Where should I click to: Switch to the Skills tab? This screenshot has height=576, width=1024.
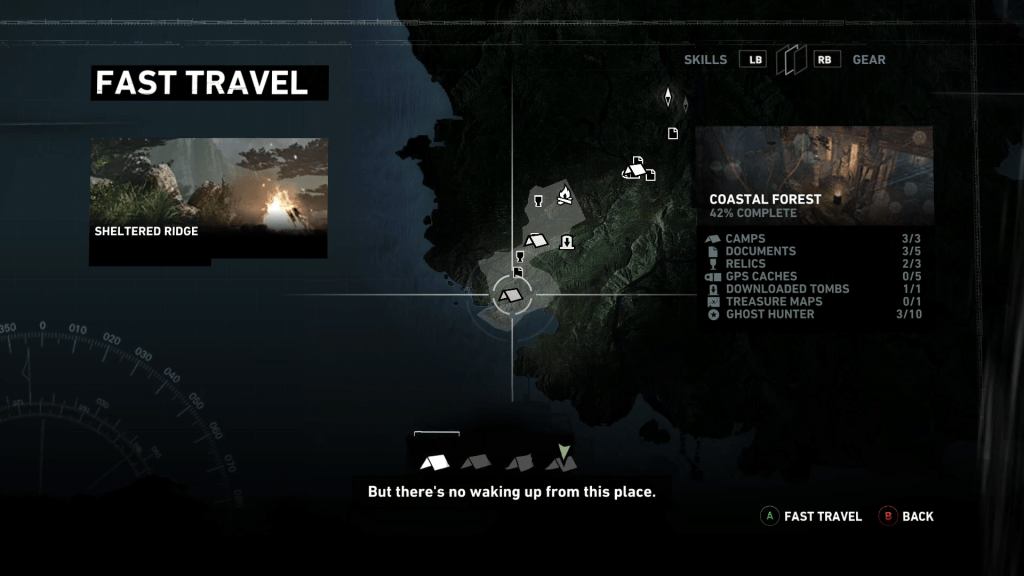pyautogui.click(x=706, y=60)
